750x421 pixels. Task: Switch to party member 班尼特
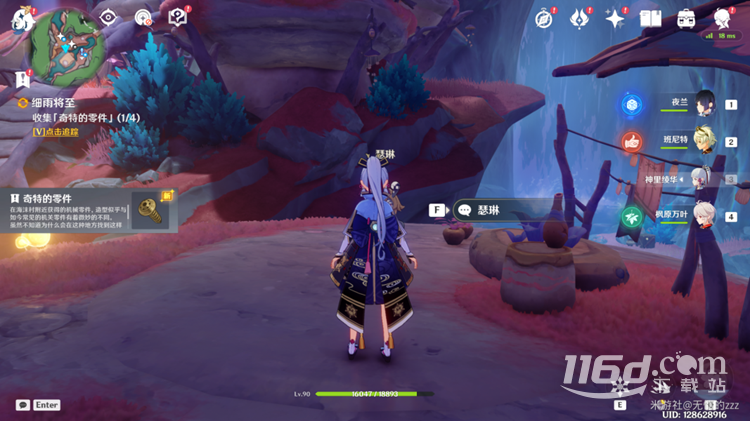pyautogui.click(x=705, y=141)
